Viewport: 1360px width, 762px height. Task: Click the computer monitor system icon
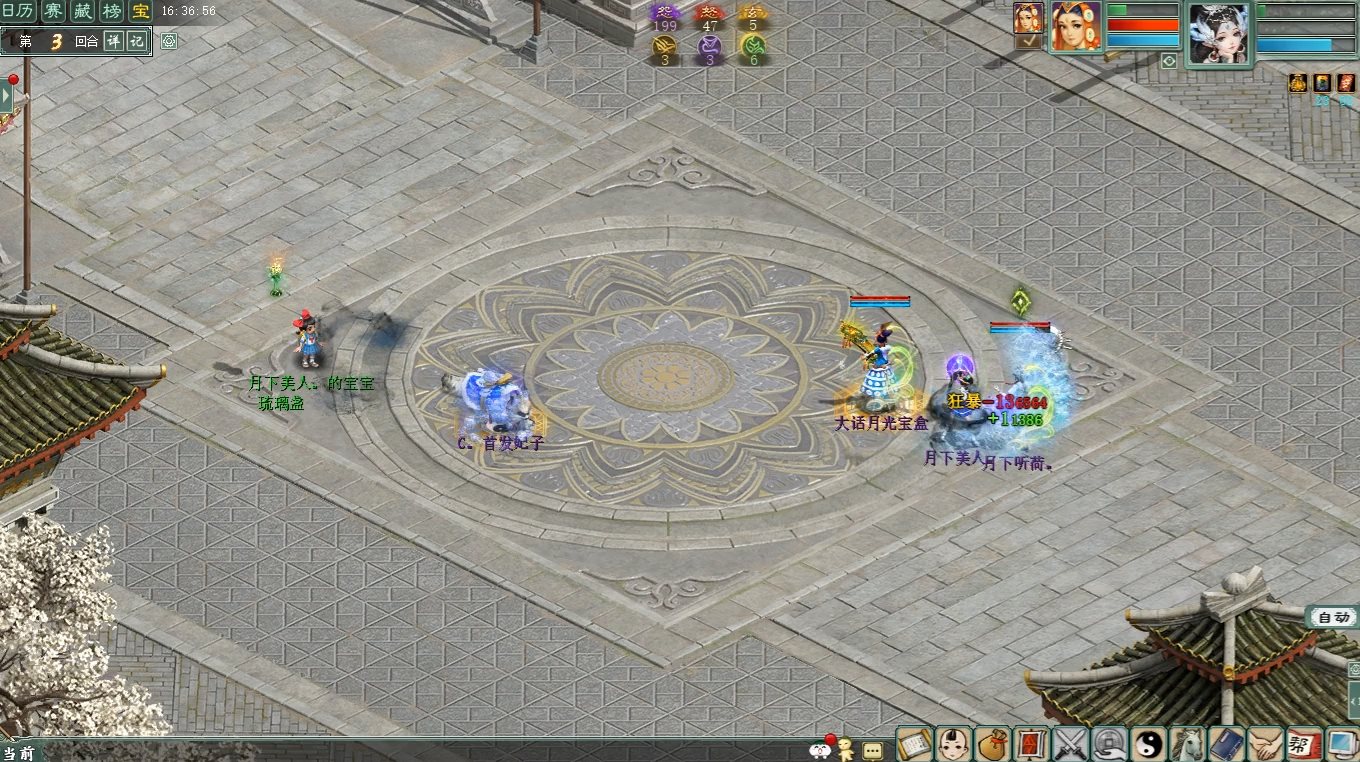click(x=1341, y=743)
